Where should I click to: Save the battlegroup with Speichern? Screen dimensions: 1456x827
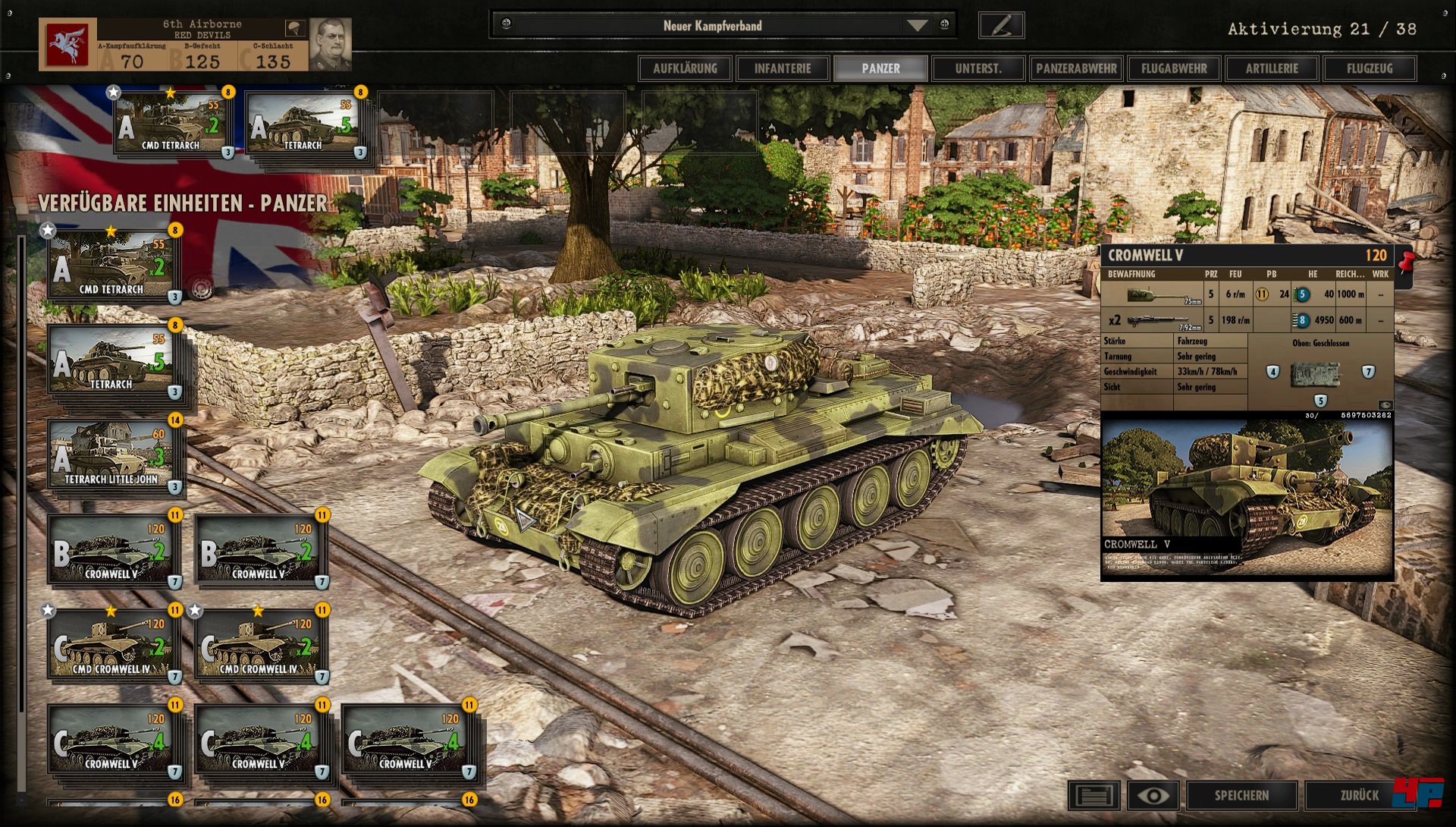1241,795
